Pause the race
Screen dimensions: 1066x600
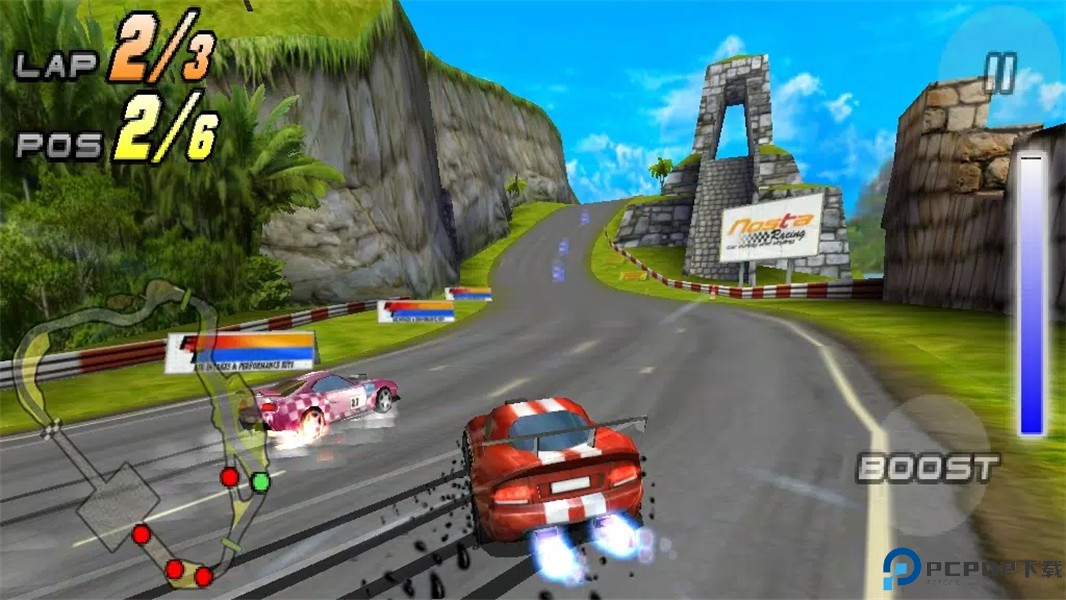point(999,73)
